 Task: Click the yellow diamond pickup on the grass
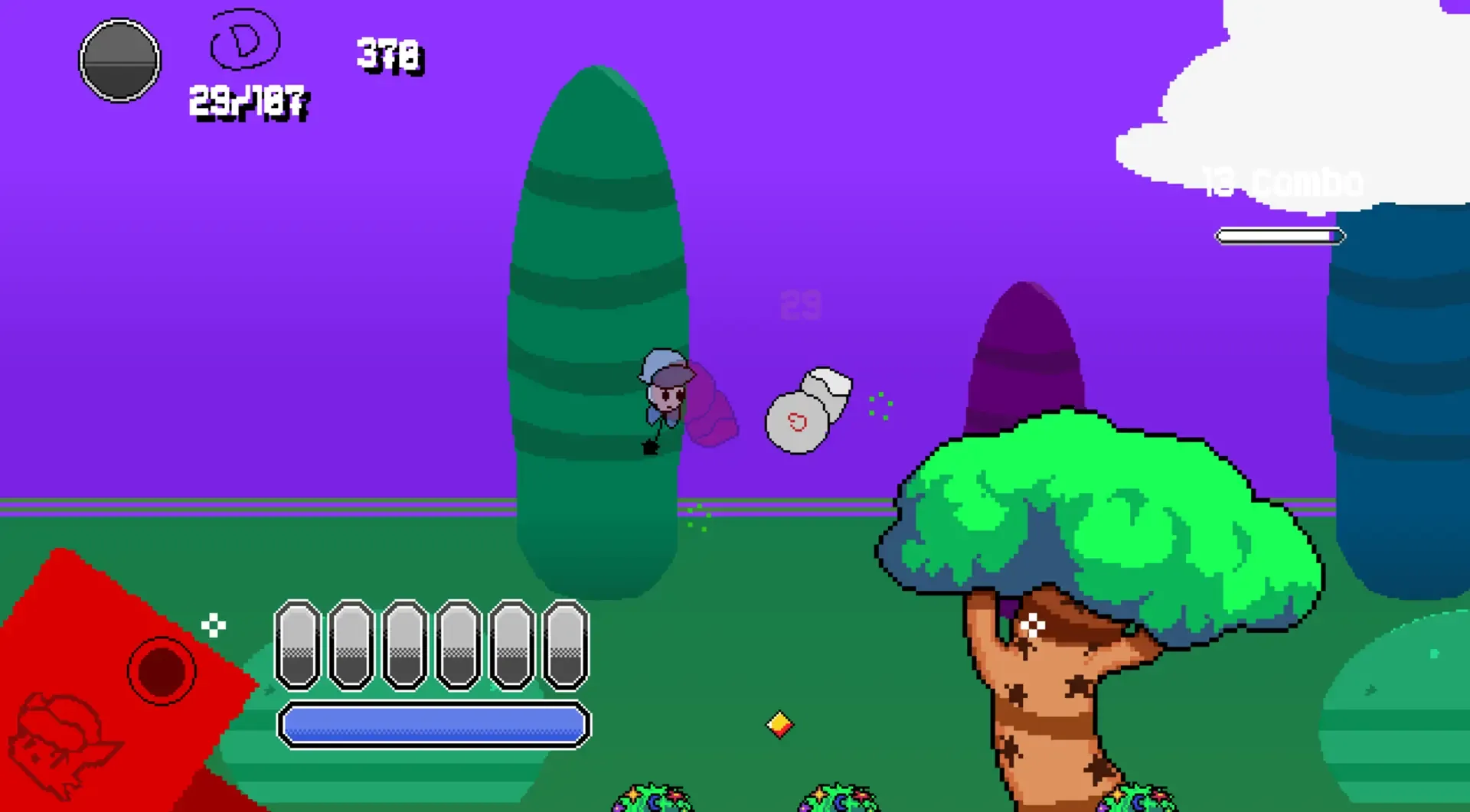pyautogui.click(x=779, y=723)
